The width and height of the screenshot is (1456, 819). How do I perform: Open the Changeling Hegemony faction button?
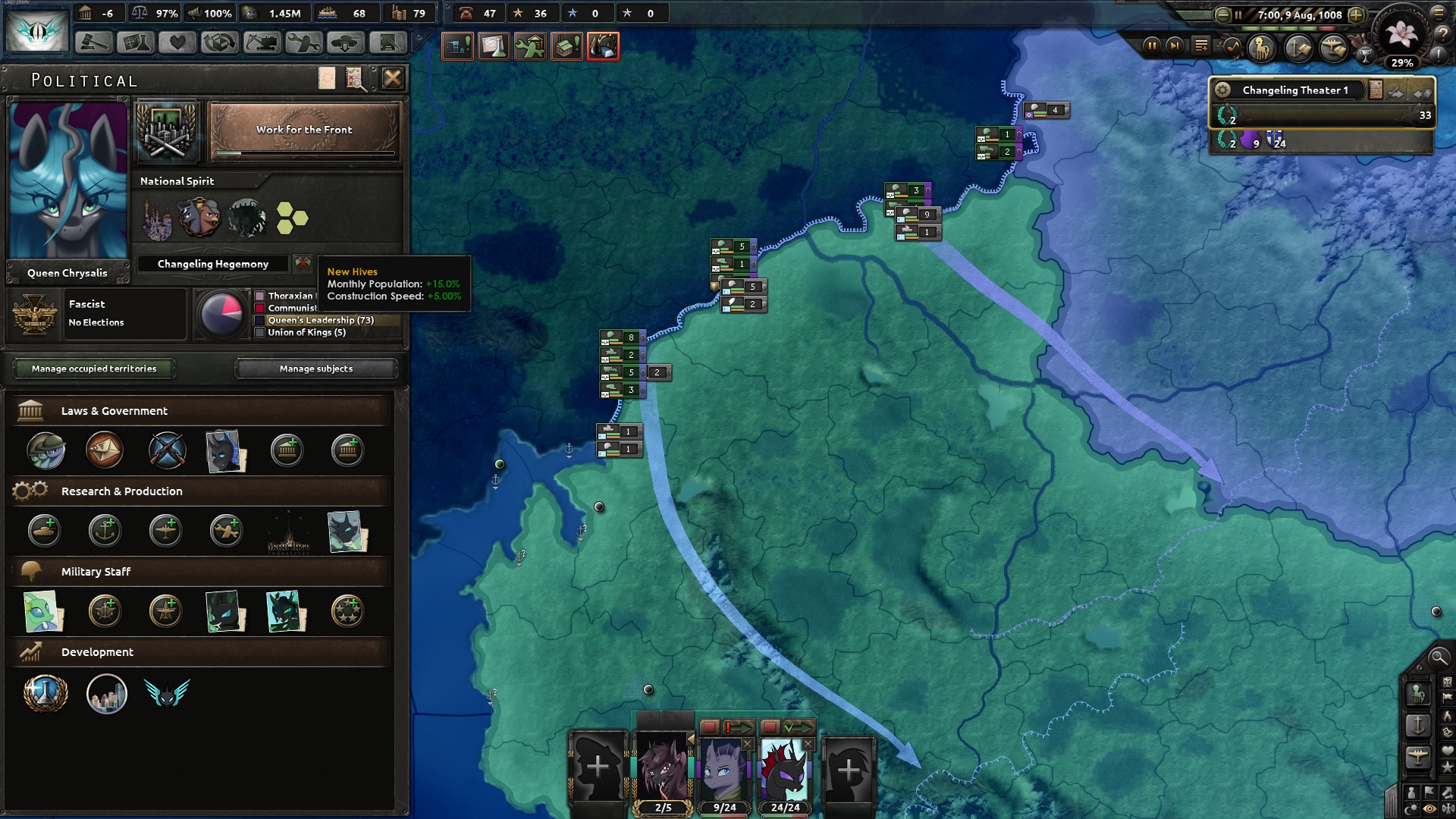[x=213, y=264]
